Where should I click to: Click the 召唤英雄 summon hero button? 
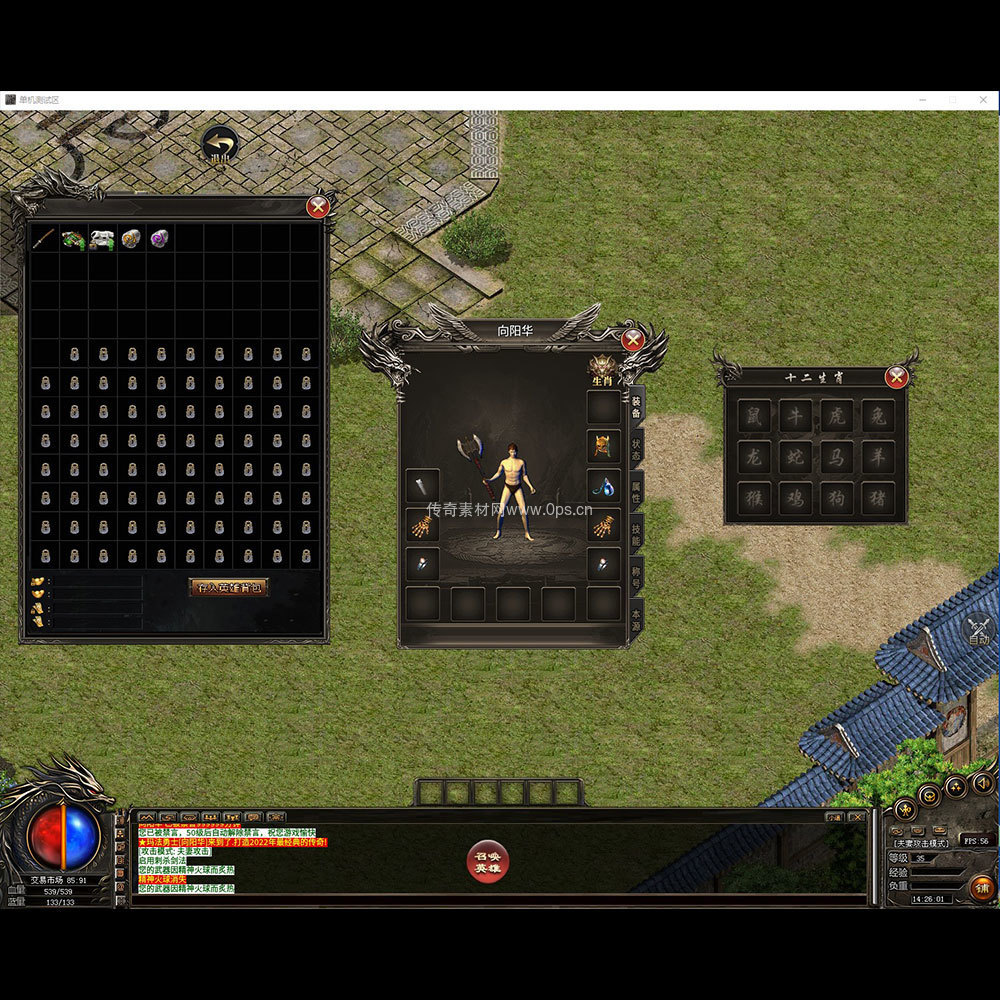tap(488, 861)
